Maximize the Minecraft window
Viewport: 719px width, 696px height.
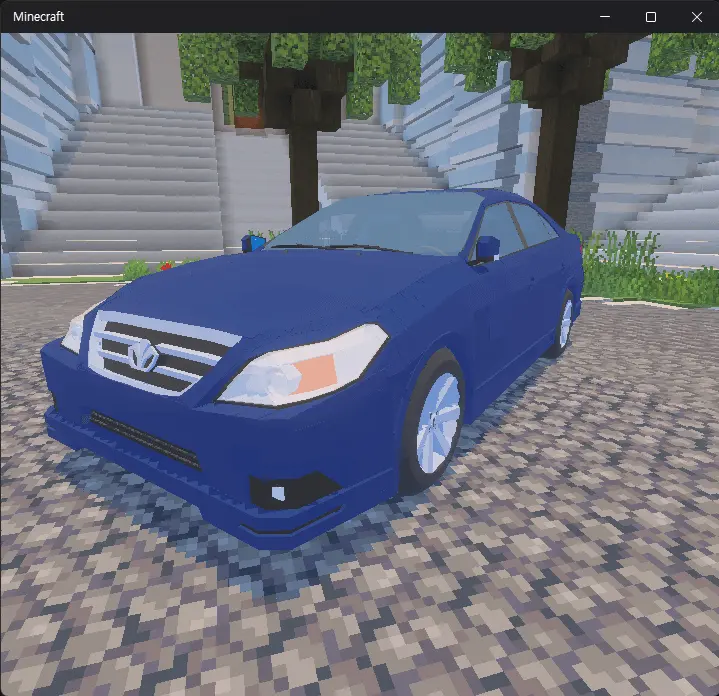651,17
